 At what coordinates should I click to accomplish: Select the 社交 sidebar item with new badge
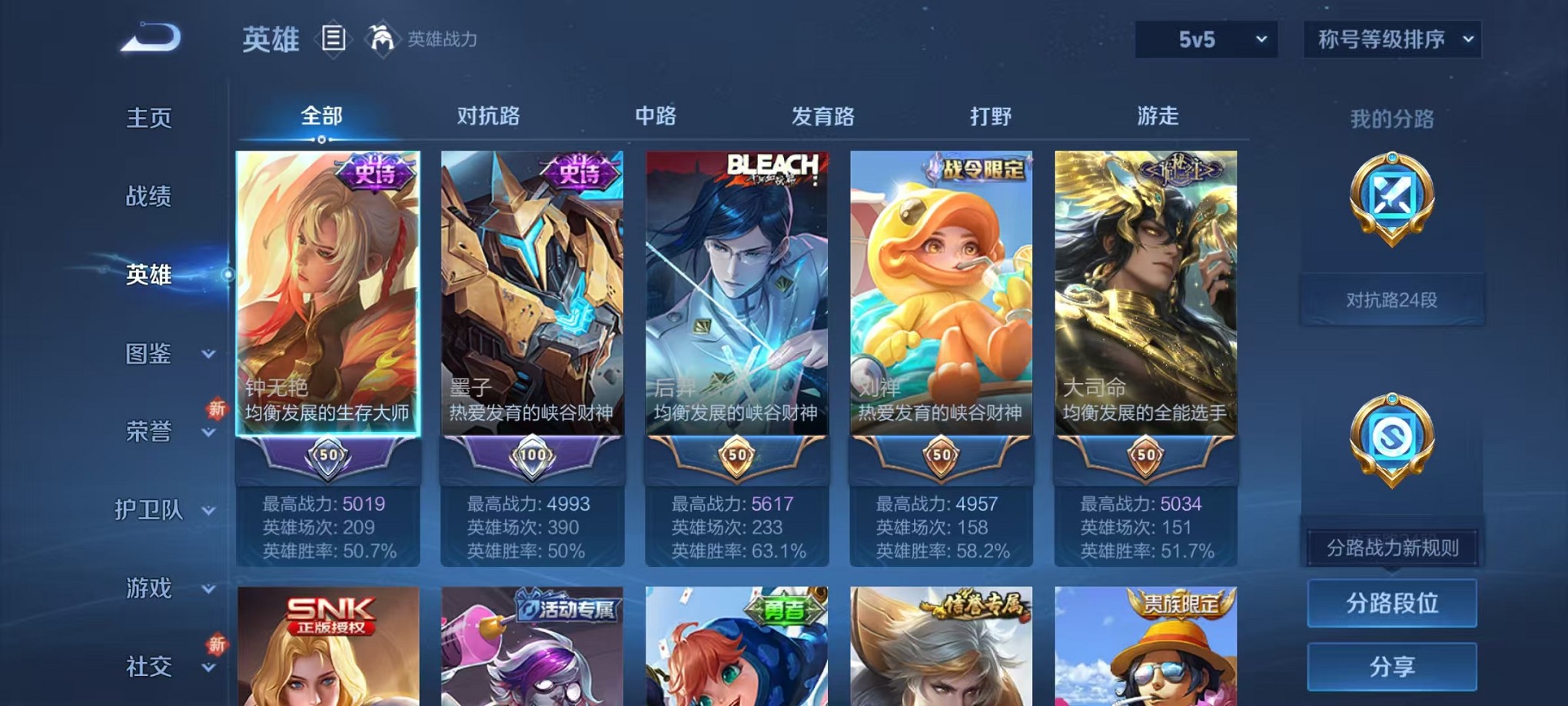coord(146,664)
